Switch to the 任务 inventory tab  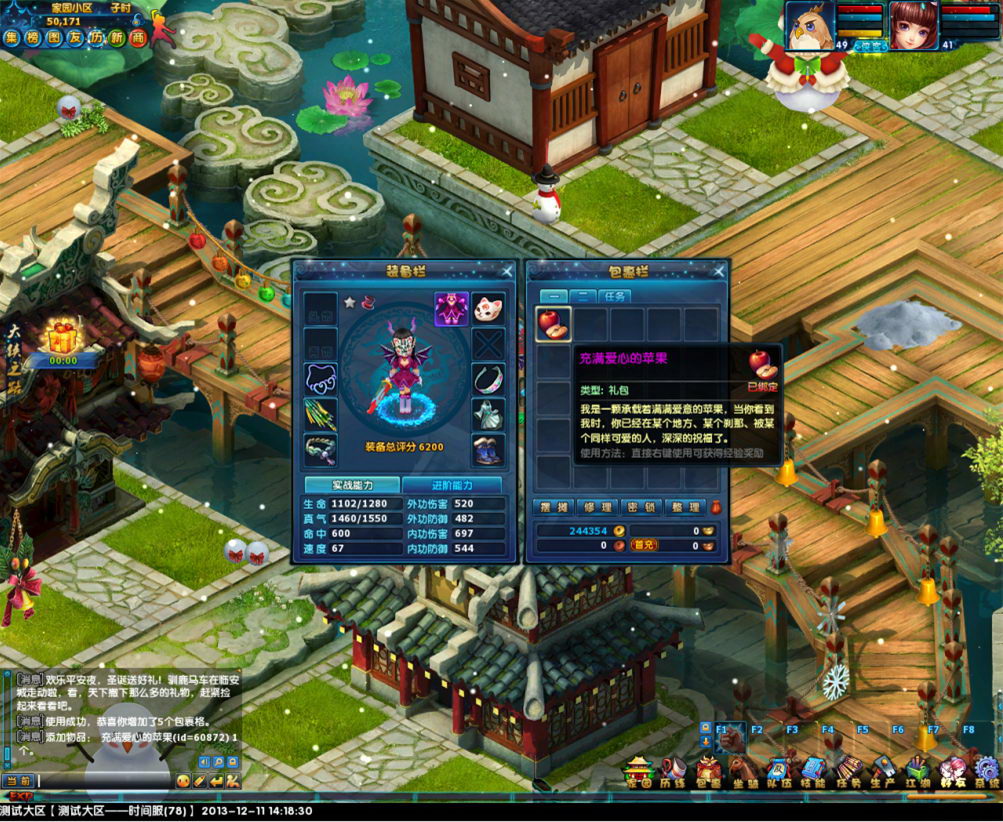pyautogui.click(x=614, y=296)
